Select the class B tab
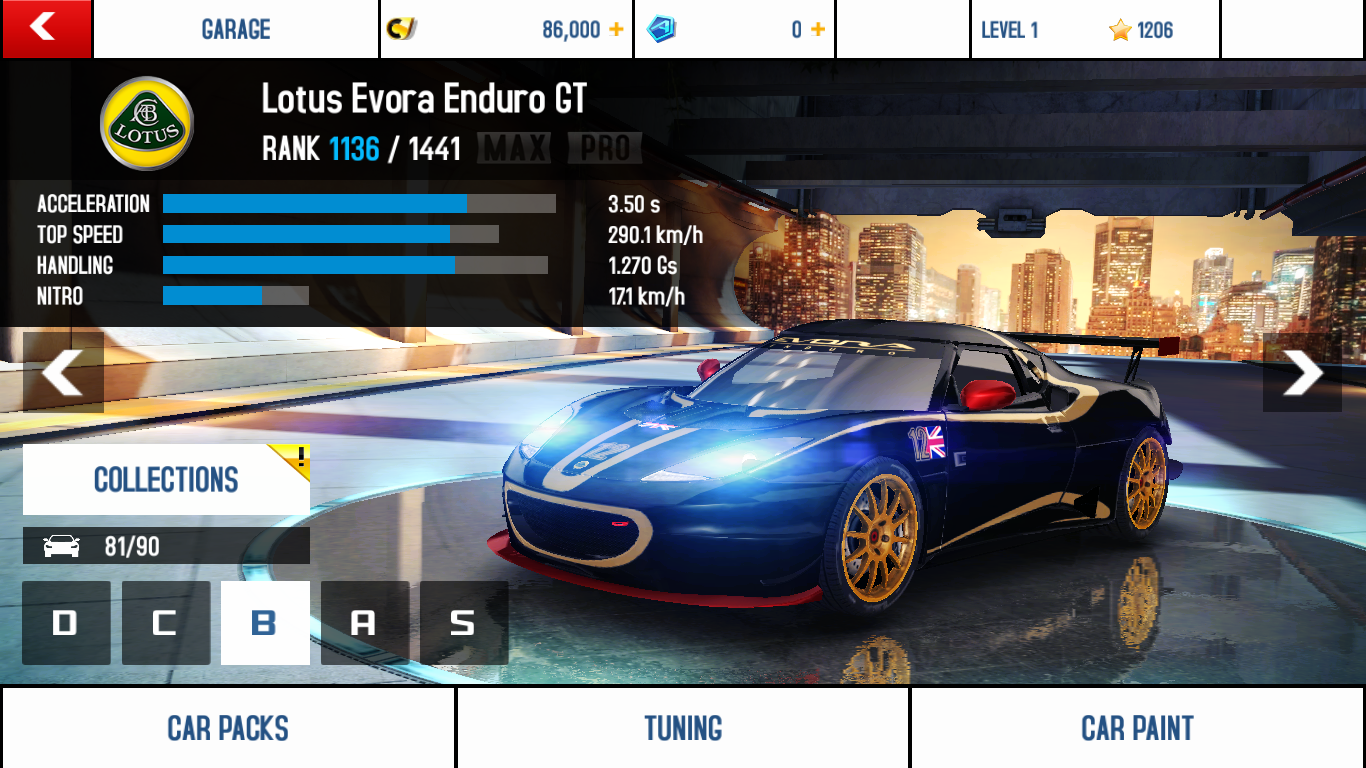 pyautogui.click(x=265, y=623)
